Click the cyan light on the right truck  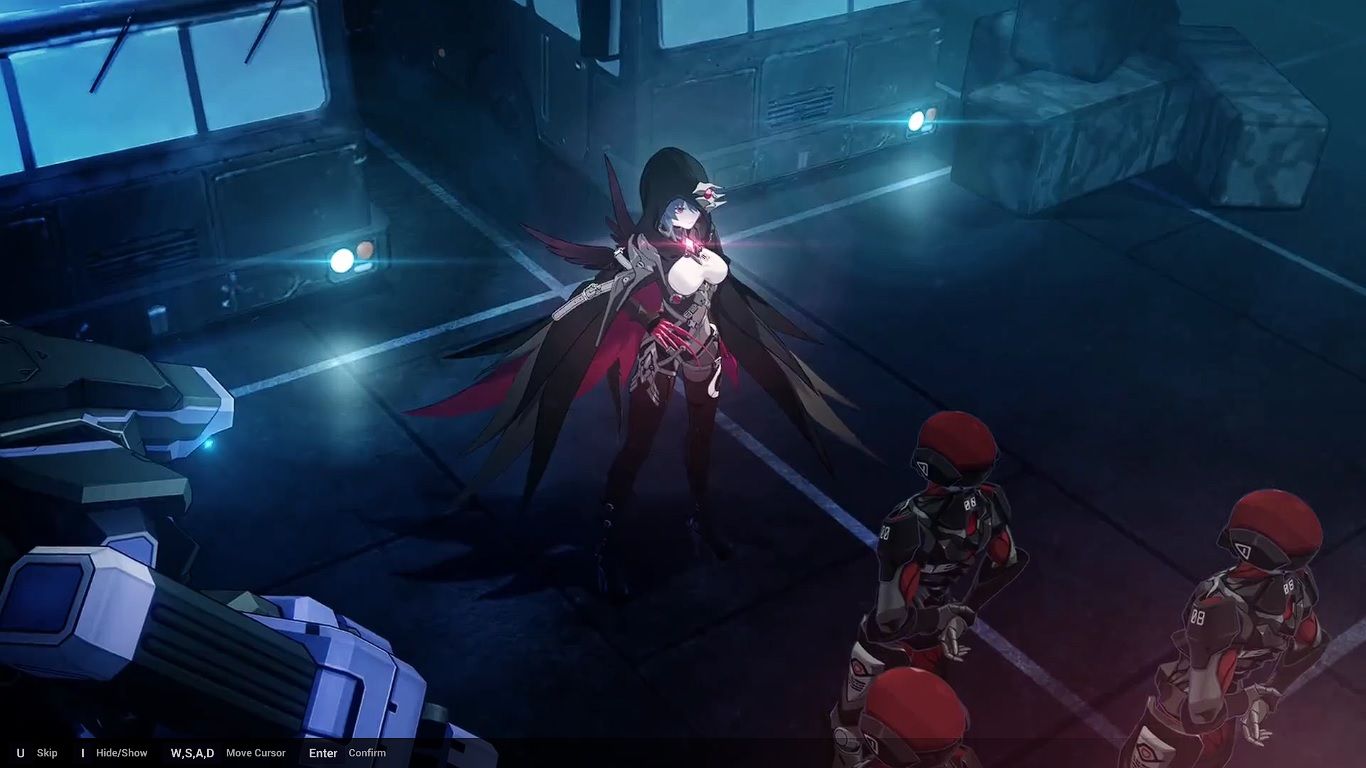(x=918, y=121)
